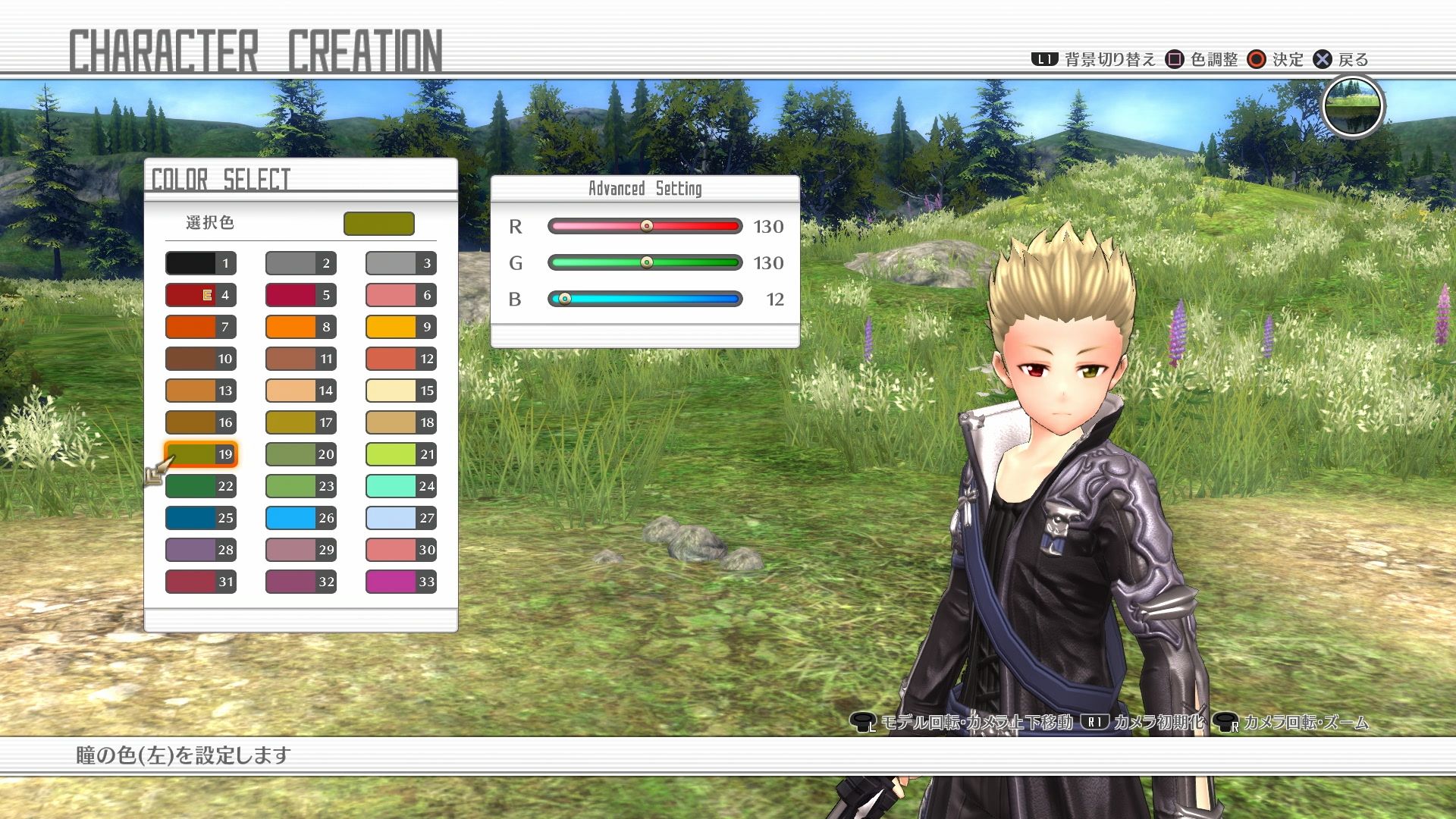Click the X 戻る back icon

[x=1321, y=59]
